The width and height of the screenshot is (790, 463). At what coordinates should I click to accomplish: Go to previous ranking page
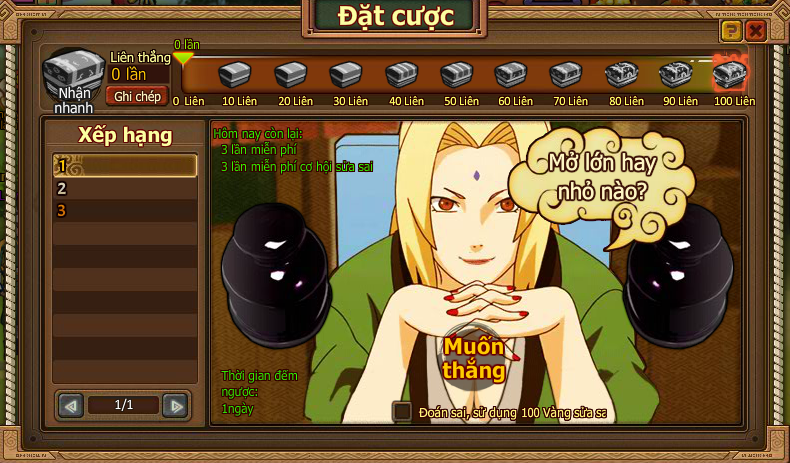pyautogui.click(x=71, y=405)
